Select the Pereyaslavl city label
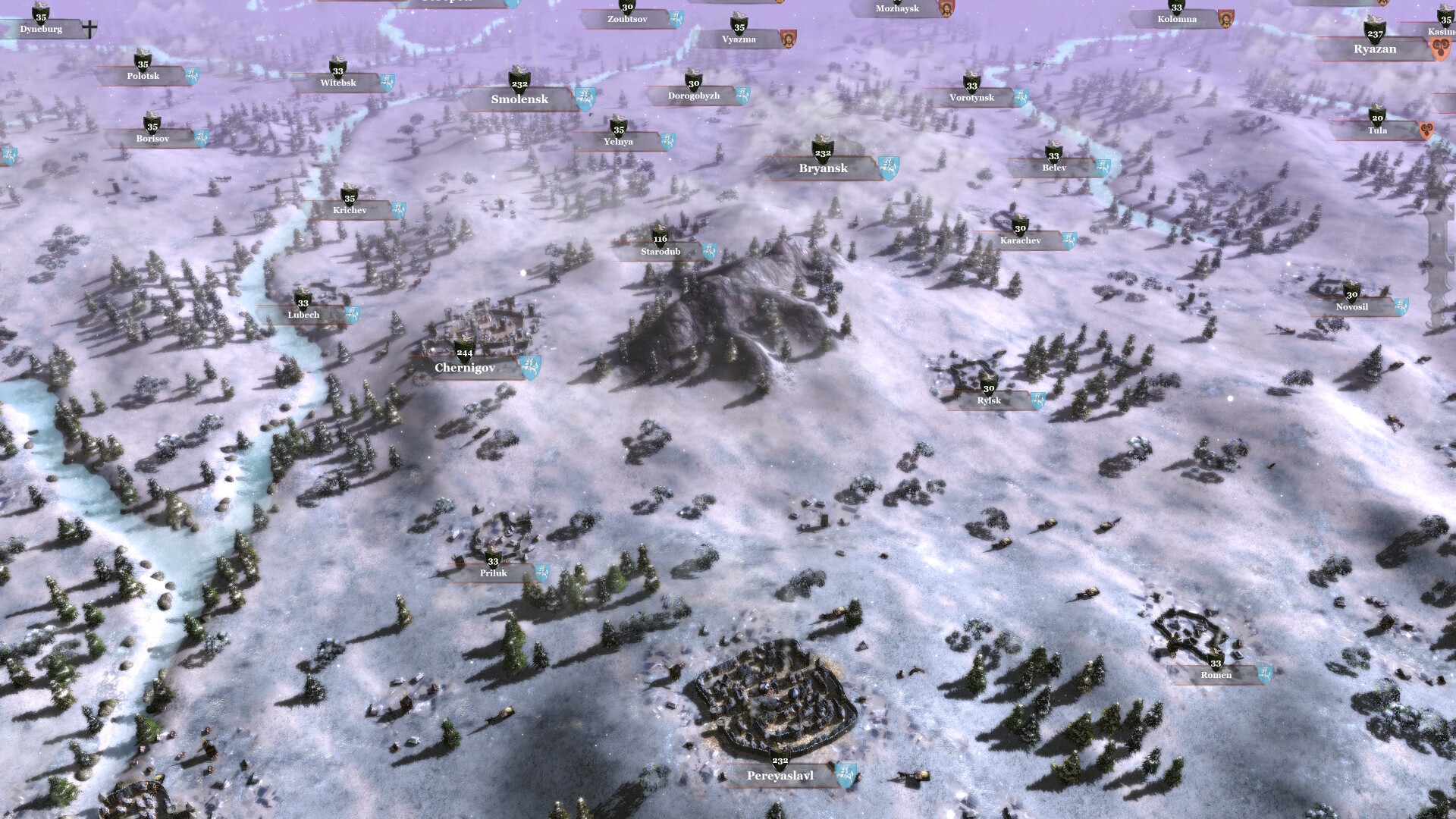 pyautogui.click(x=779, y=776)
